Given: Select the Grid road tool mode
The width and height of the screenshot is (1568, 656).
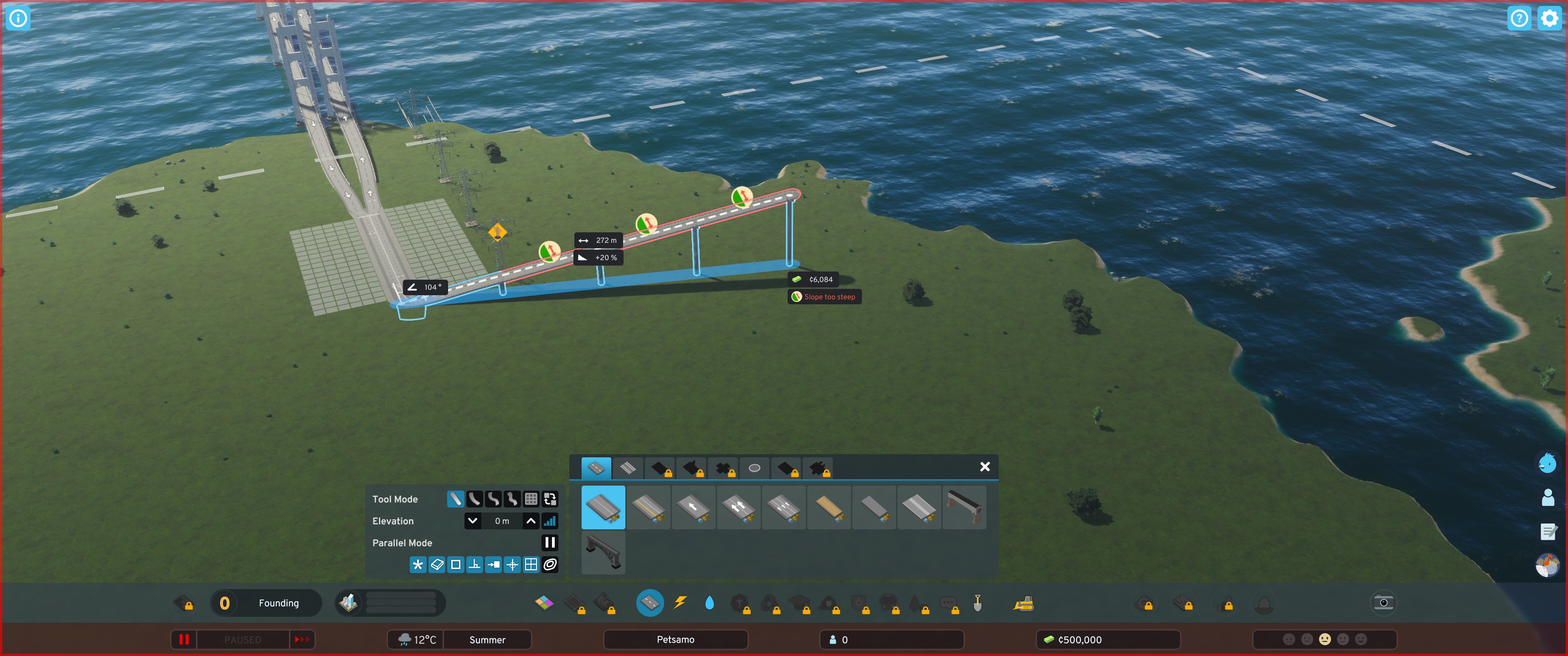Looking at the screenshot, I should (531, 499).
